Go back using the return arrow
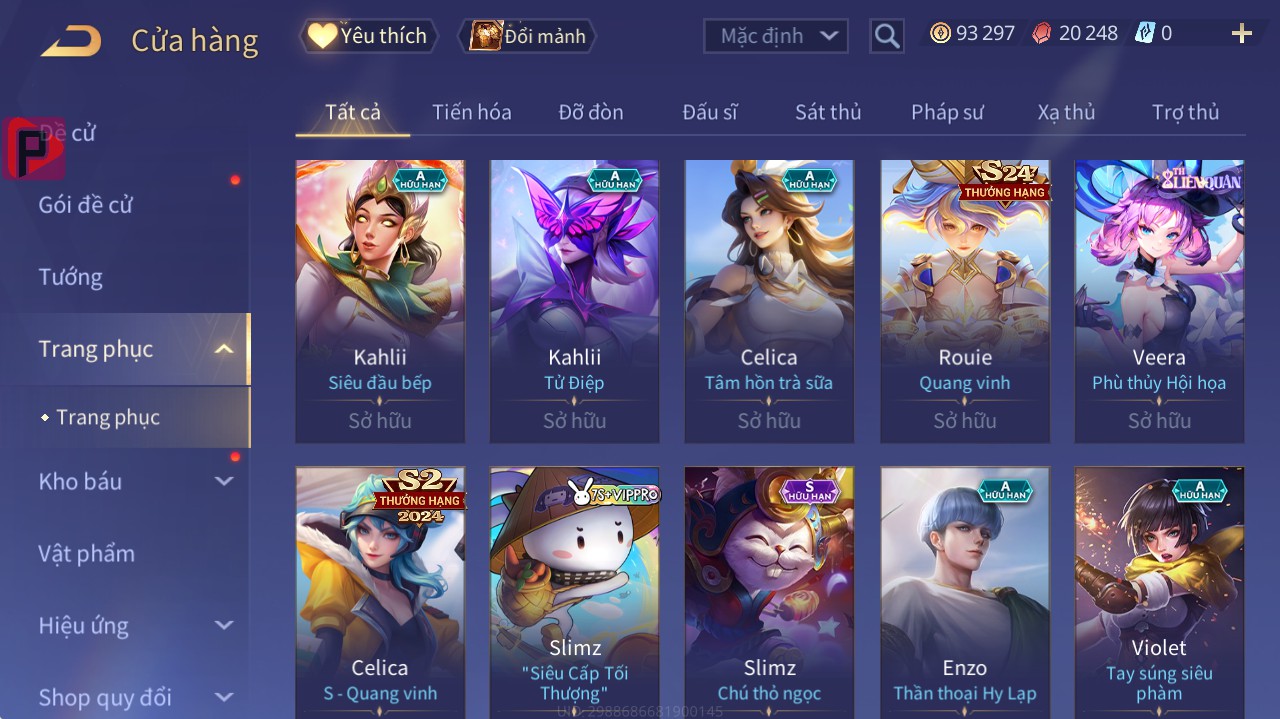This screenshot has width=1280, height=719. [71, 41]
